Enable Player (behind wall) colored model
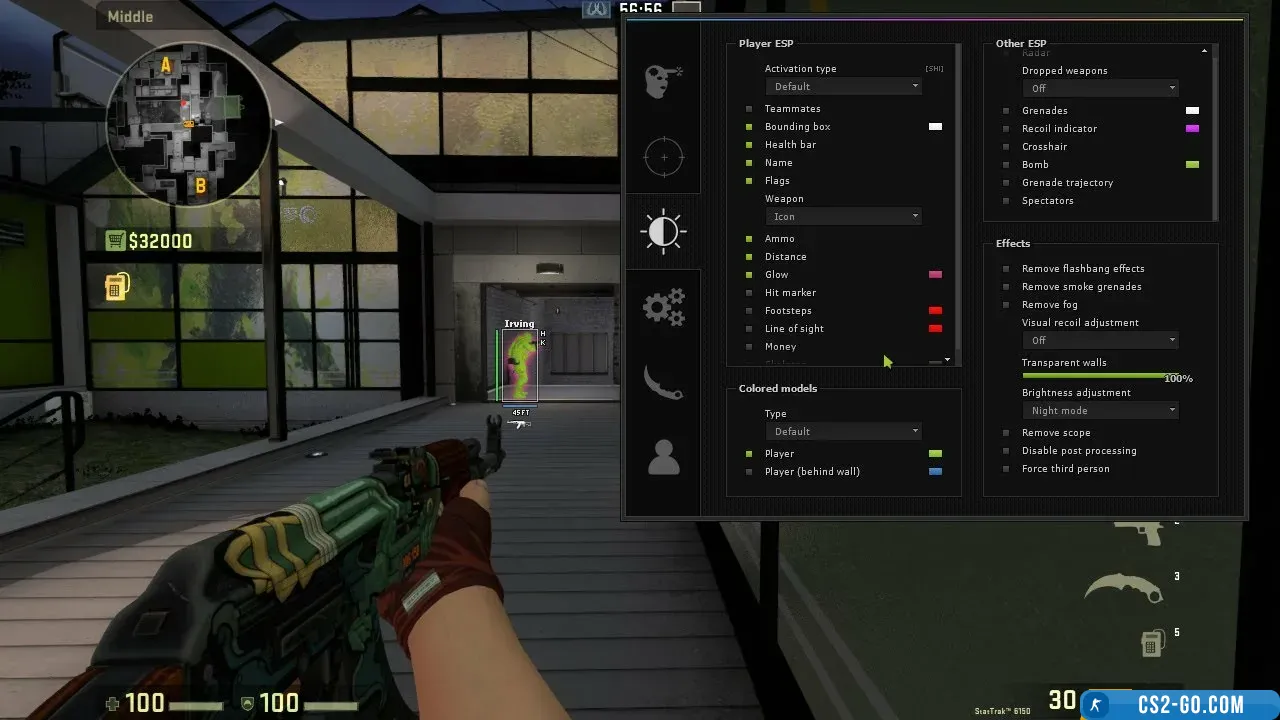The width and height of the screenshot is (1280, 720). coord(749,472)
